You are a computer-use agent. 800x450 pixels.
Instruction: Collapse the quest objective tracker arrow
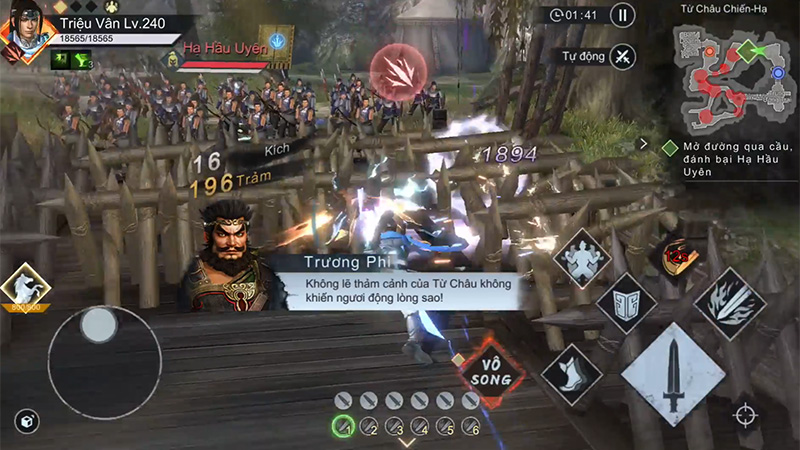(x=645, y=144)
